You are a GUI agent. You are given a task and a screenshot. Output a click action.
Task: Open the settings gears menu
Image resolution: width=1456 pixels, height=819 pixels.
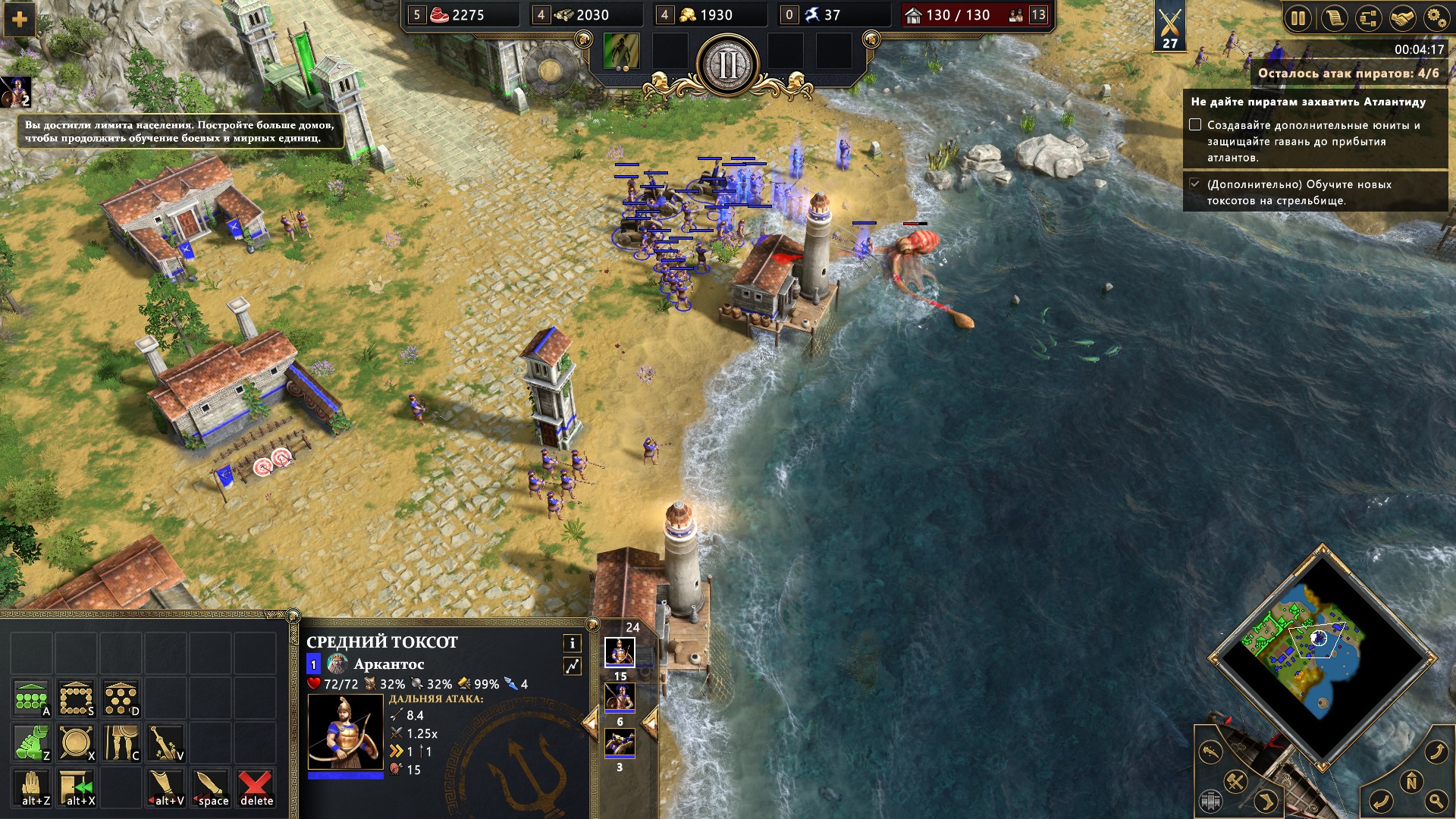pyautogui.click(x=1436, y=18)
